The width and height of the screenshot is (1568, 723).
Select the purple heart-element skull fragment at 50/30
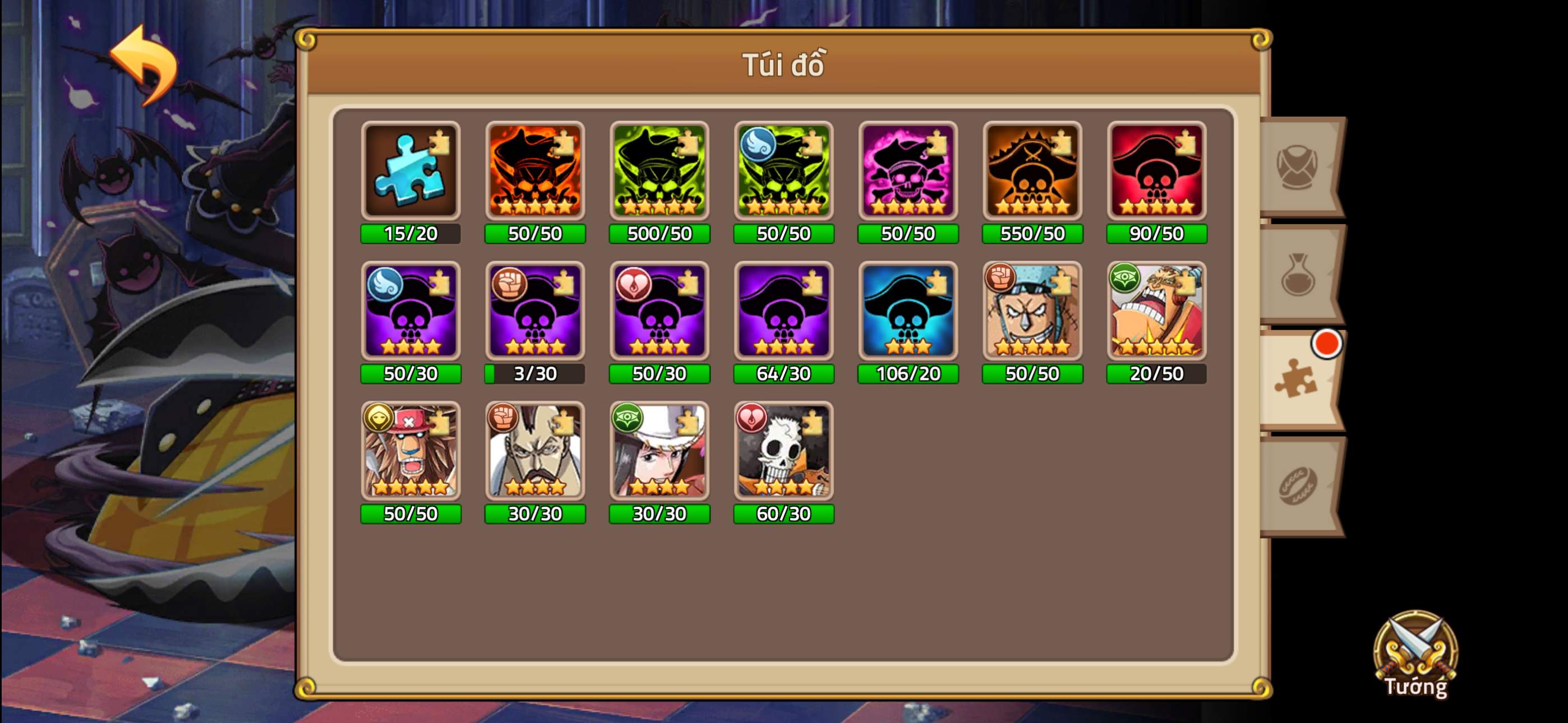point(659,312)
